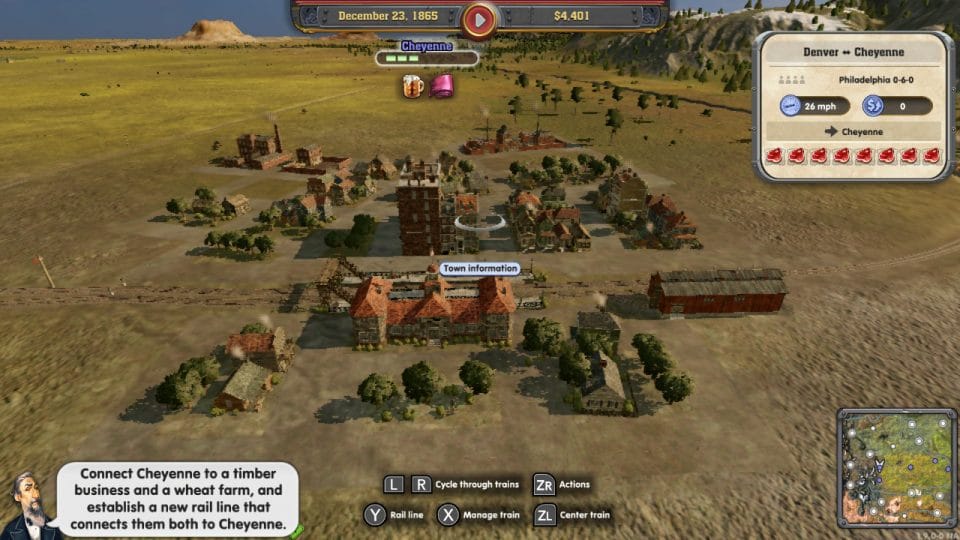Click the Cheyenne destination row in train panel
This screenshot has width=960, height=540.
pyautogui.click(x=853, y=131)
